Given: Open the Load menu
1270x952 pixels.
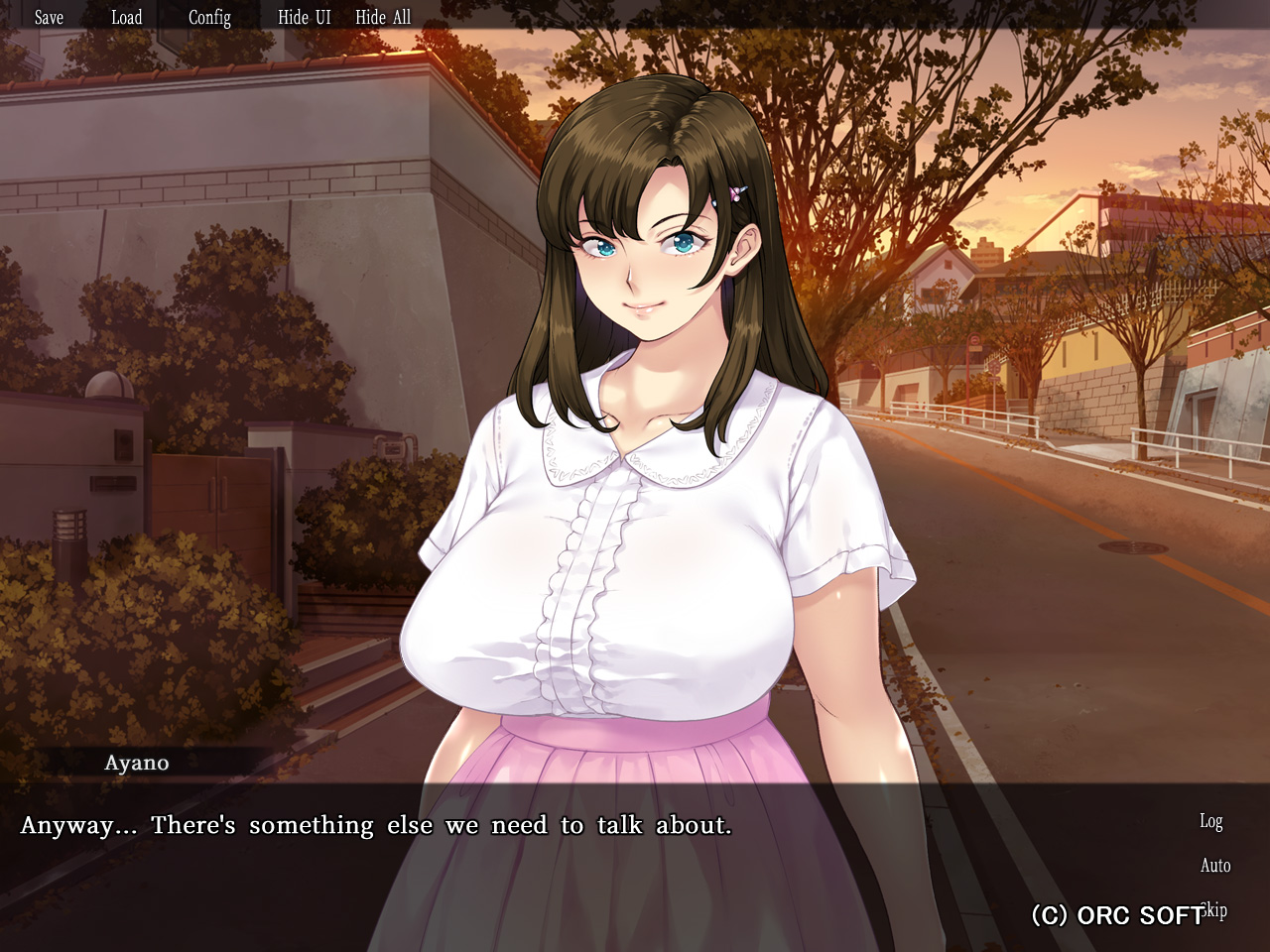Looking at the screenshot, I should point(126,17).
